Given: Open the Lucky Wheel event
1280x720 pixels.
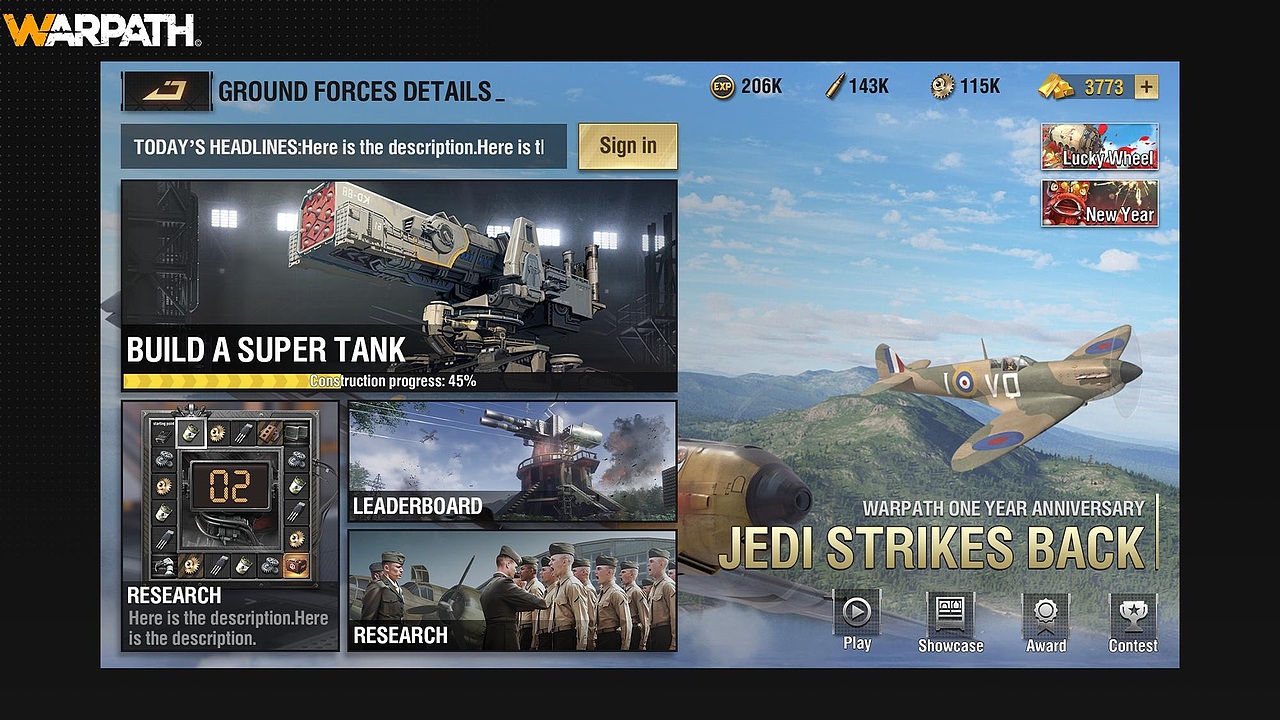Looking at the screenshot, I should [x=1099, y=147].
